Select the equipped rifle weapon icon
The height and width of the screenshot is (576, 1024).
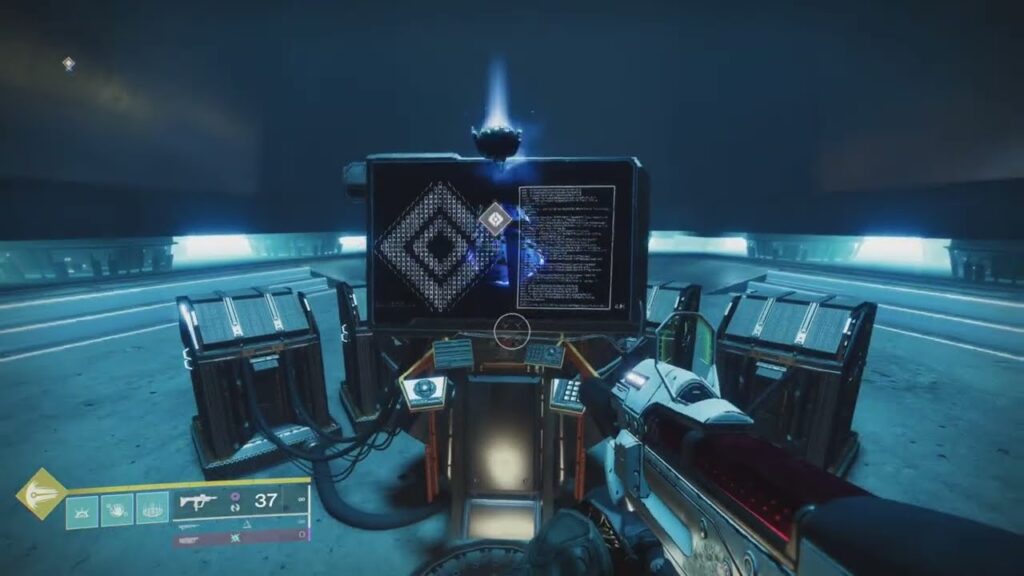(197, 499)
